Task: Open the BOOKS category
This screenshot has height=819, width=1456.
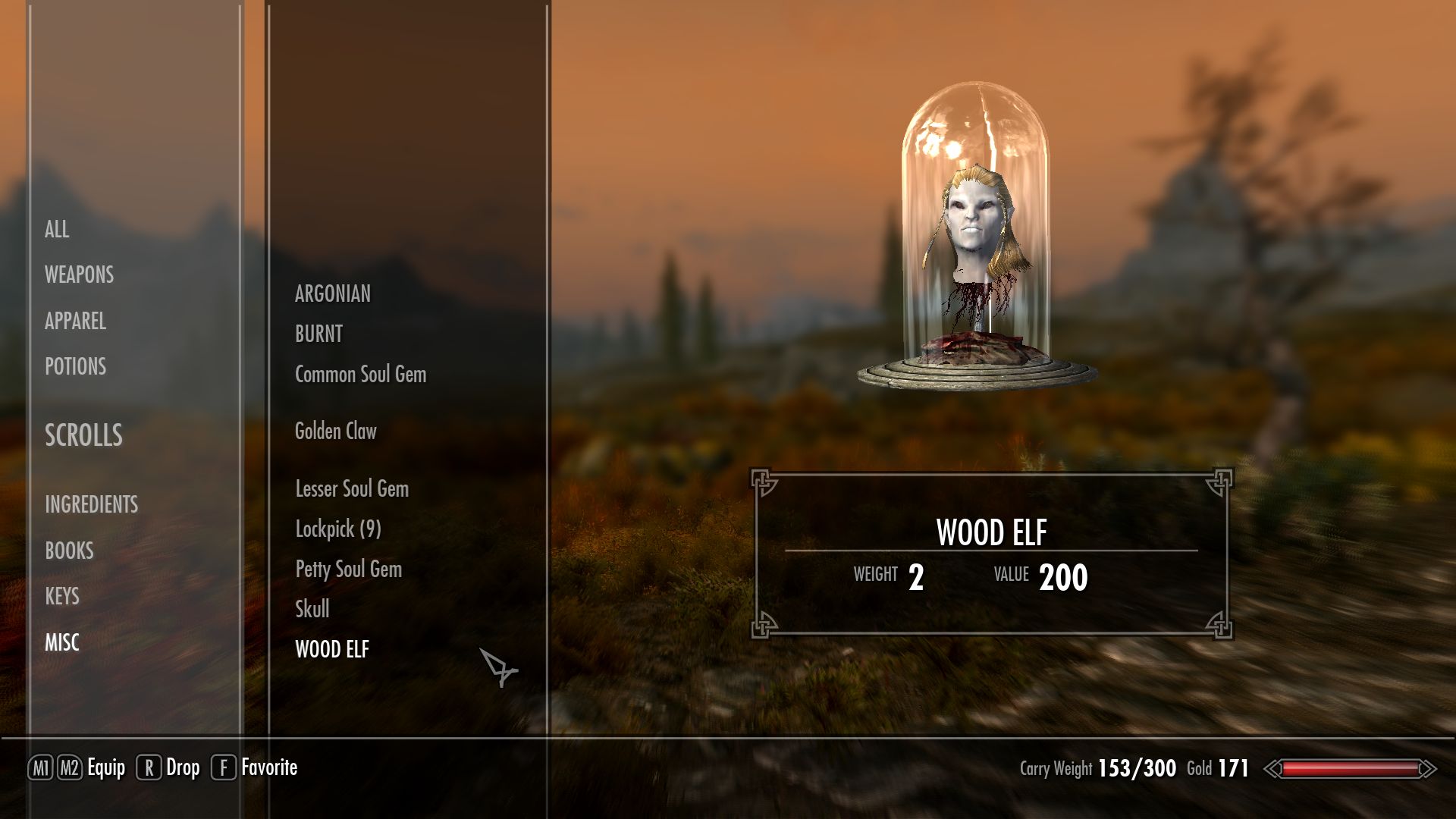Action: point(69,551)
